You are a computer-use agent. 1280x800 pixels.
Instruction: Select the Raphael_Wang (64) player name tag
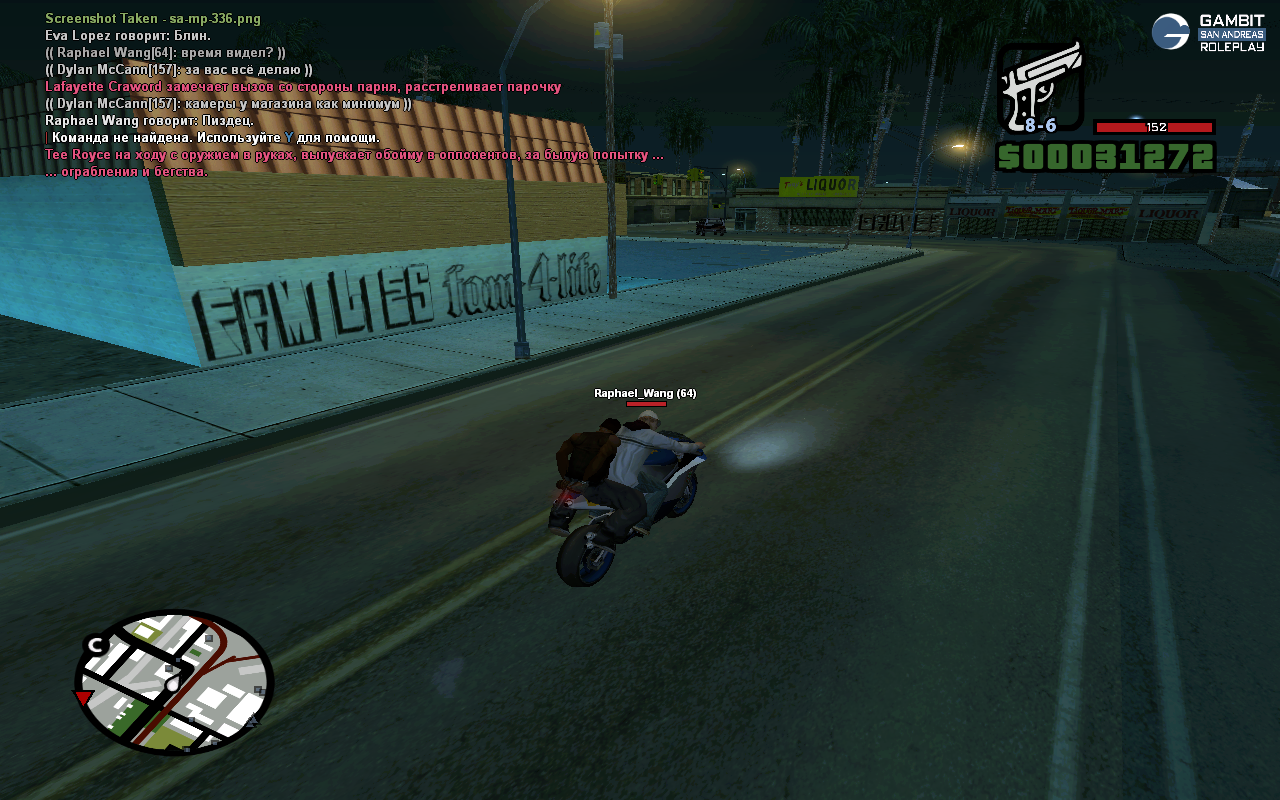click(645, 393)
